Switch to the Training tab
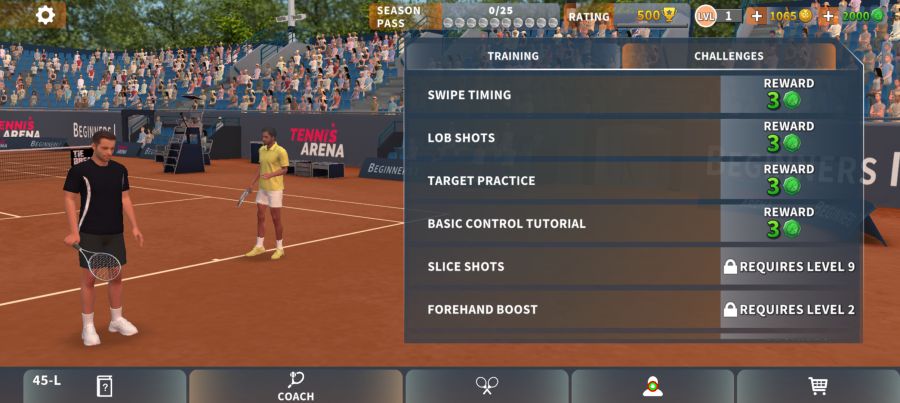Viewport: 900px width, 403px height. pyautogui.click(x=513, y=56)
